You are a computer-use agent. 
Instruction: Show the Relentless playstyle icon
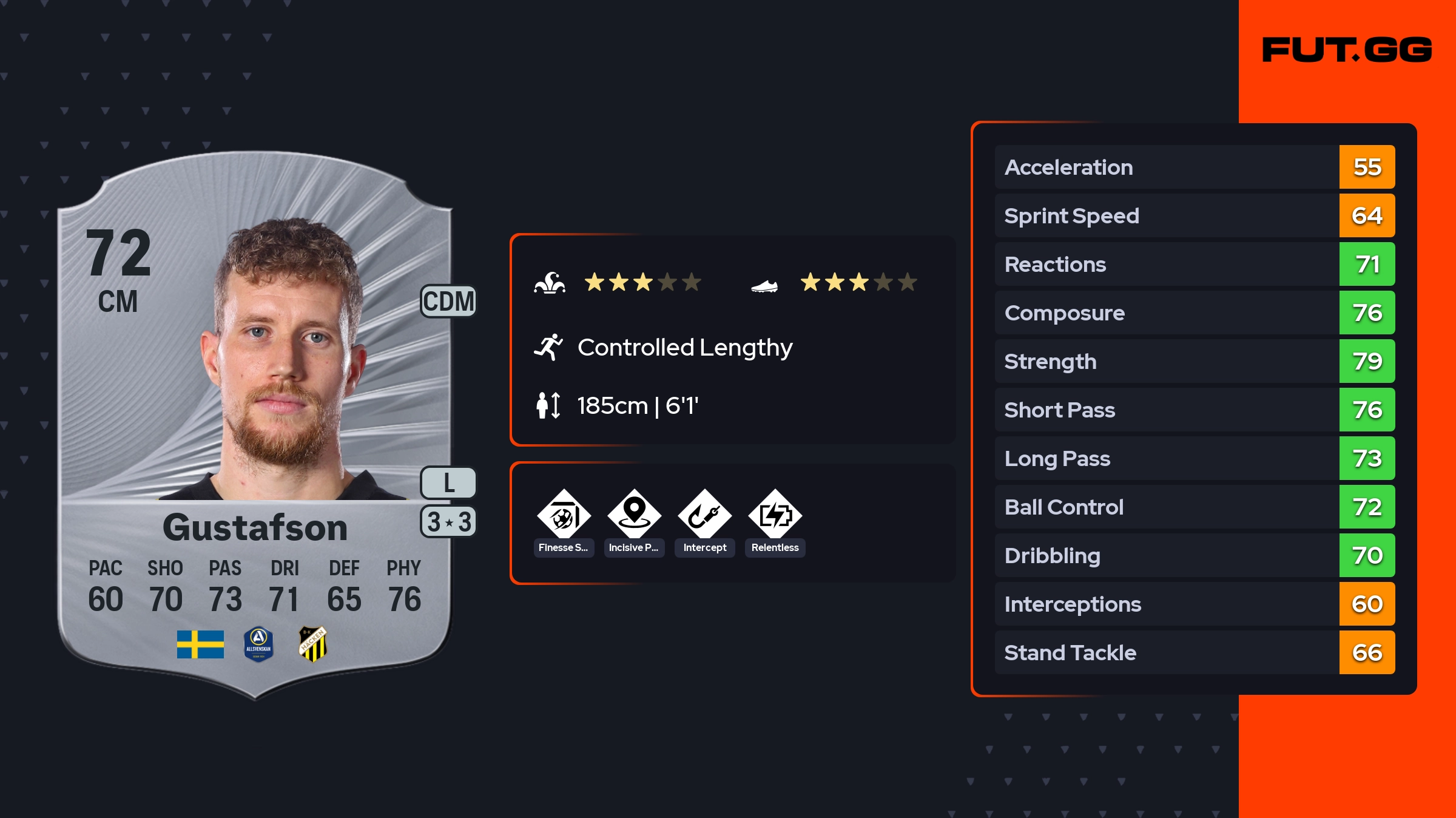[x=775, y=516]
